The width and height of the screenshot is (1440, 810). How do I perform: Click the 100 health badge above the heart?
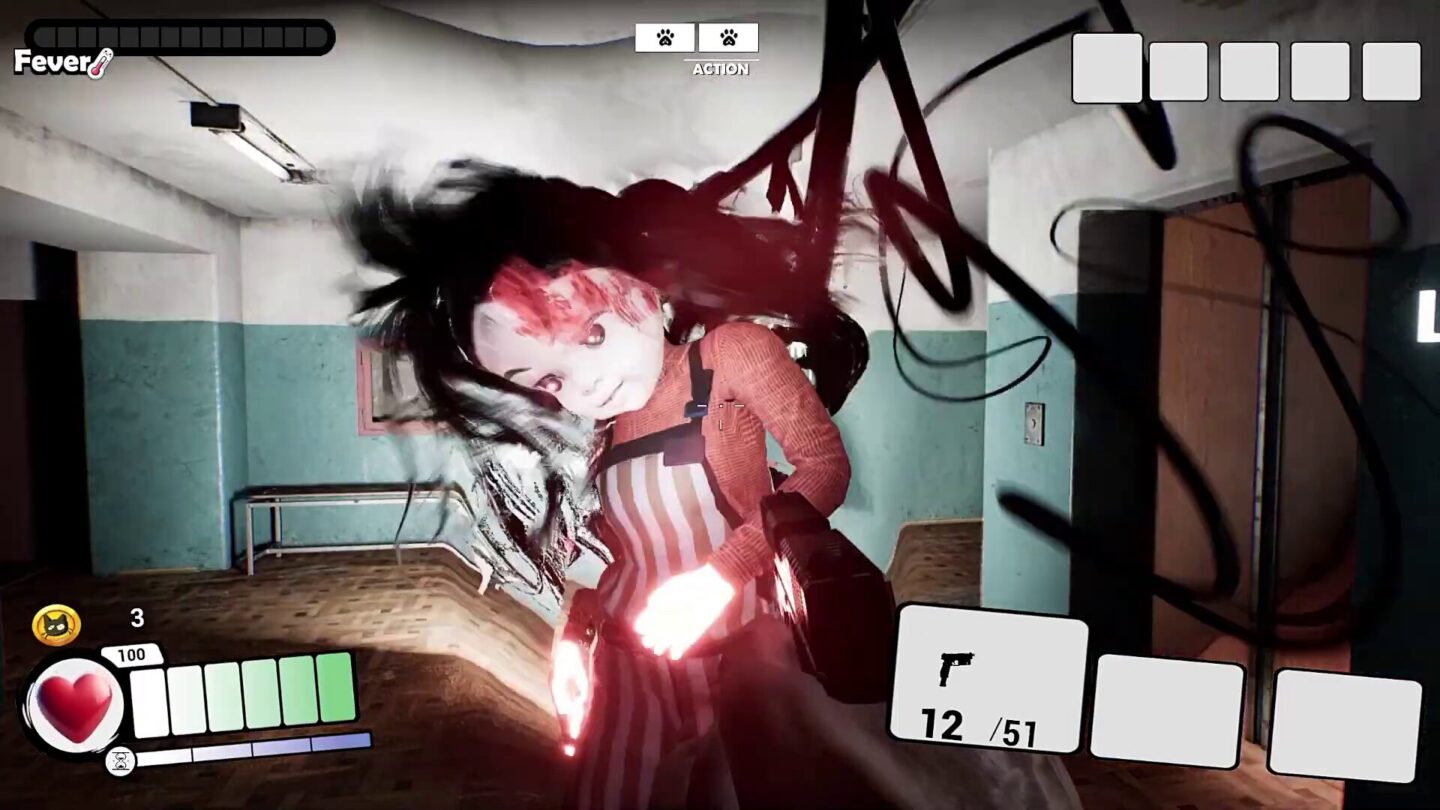tap(133, 651)
